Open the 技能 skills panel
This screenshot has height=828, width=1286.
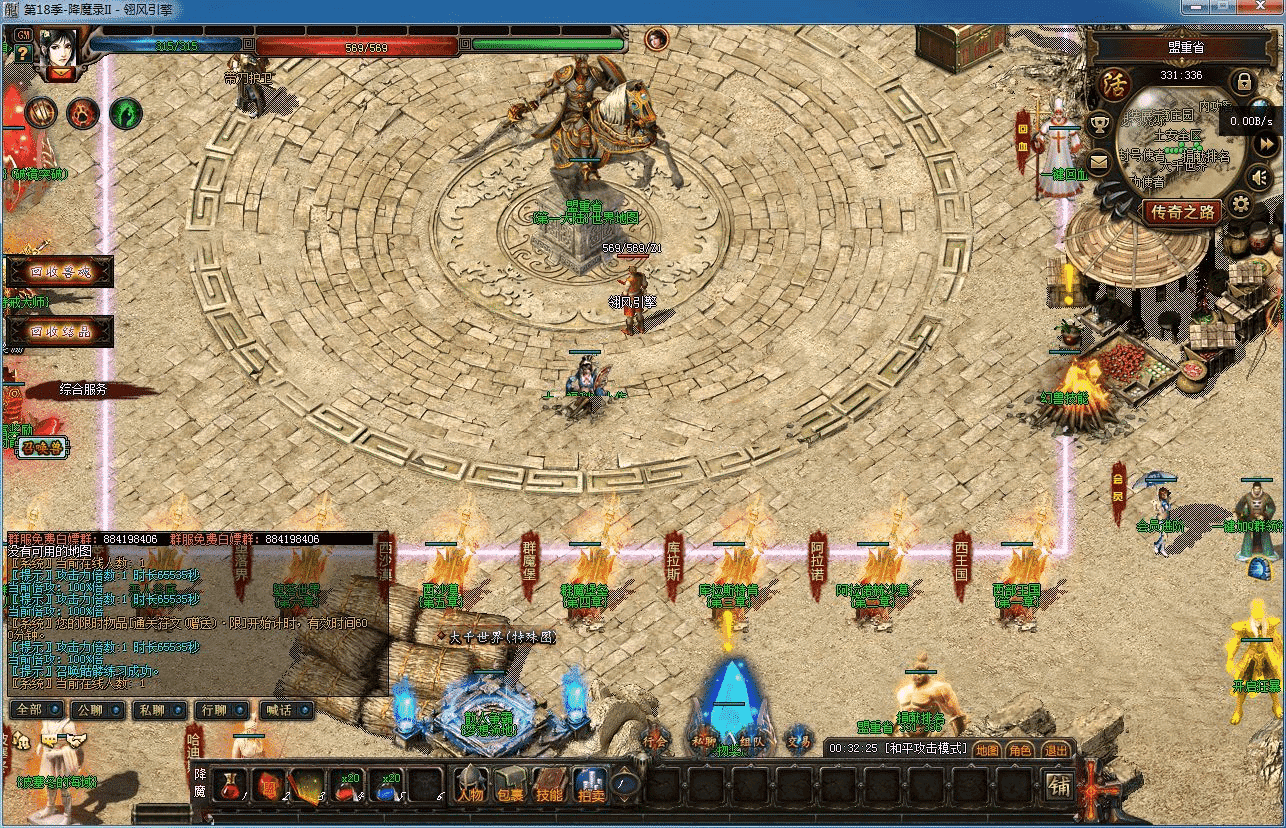[x=549, y=785]
